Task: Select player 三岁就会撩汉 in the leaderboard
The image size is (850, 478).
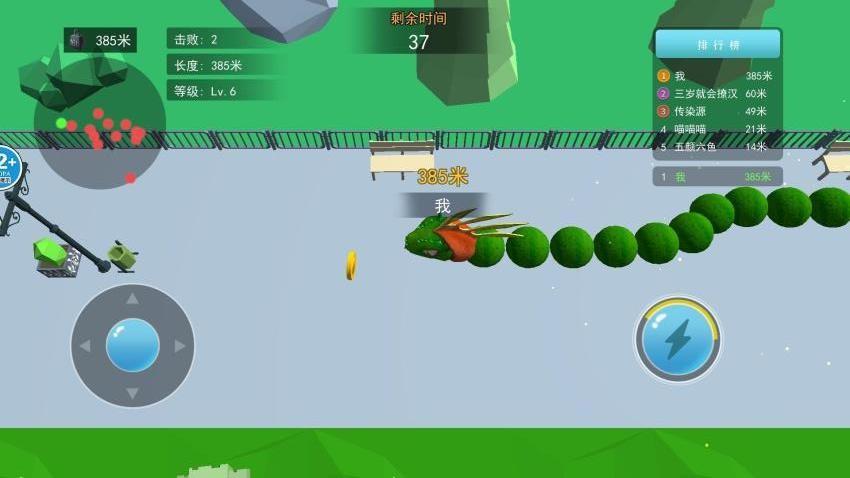Action: point(717,93)
